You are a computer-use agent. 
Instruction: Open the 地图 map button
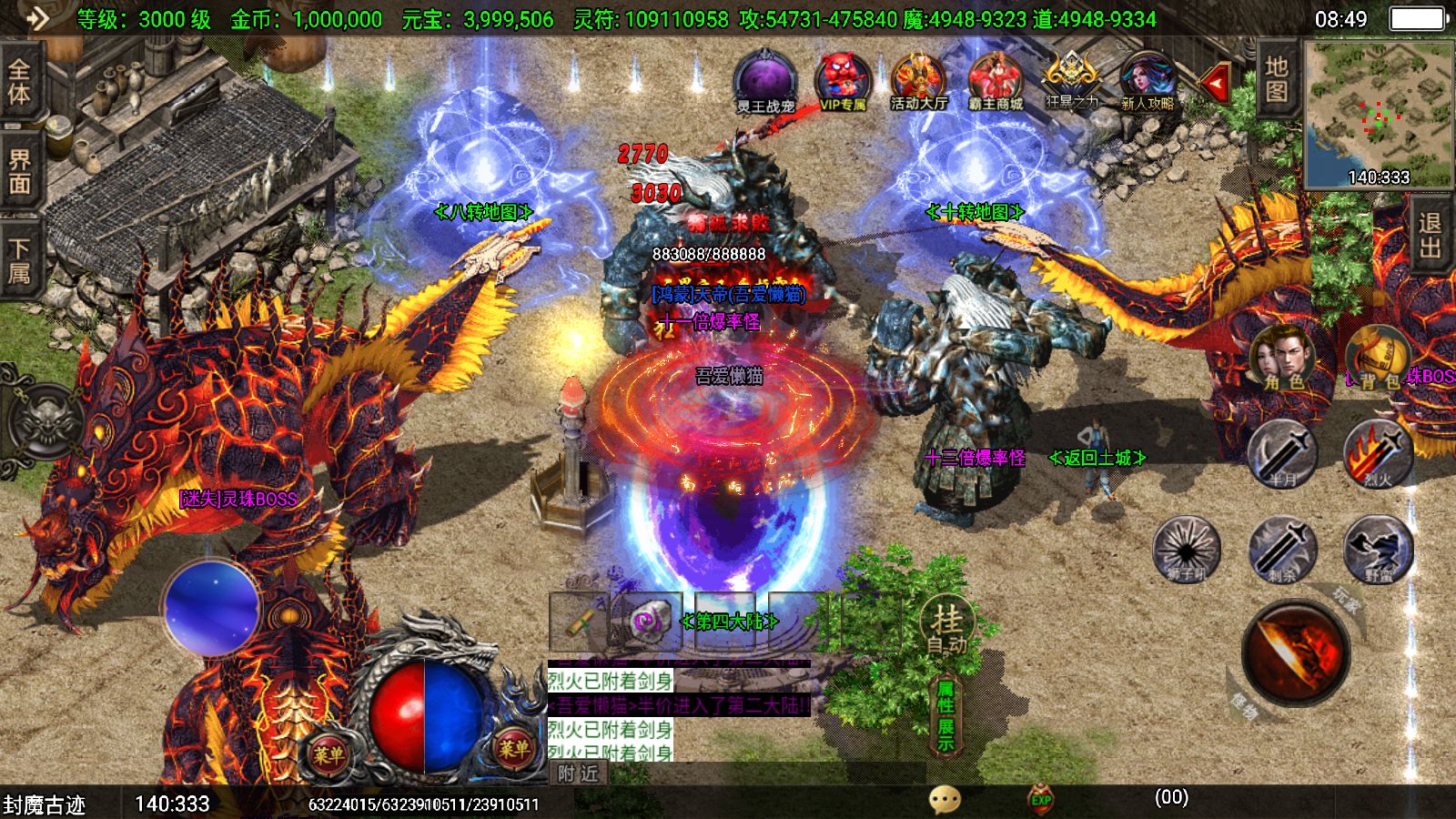click(1277, 79)
